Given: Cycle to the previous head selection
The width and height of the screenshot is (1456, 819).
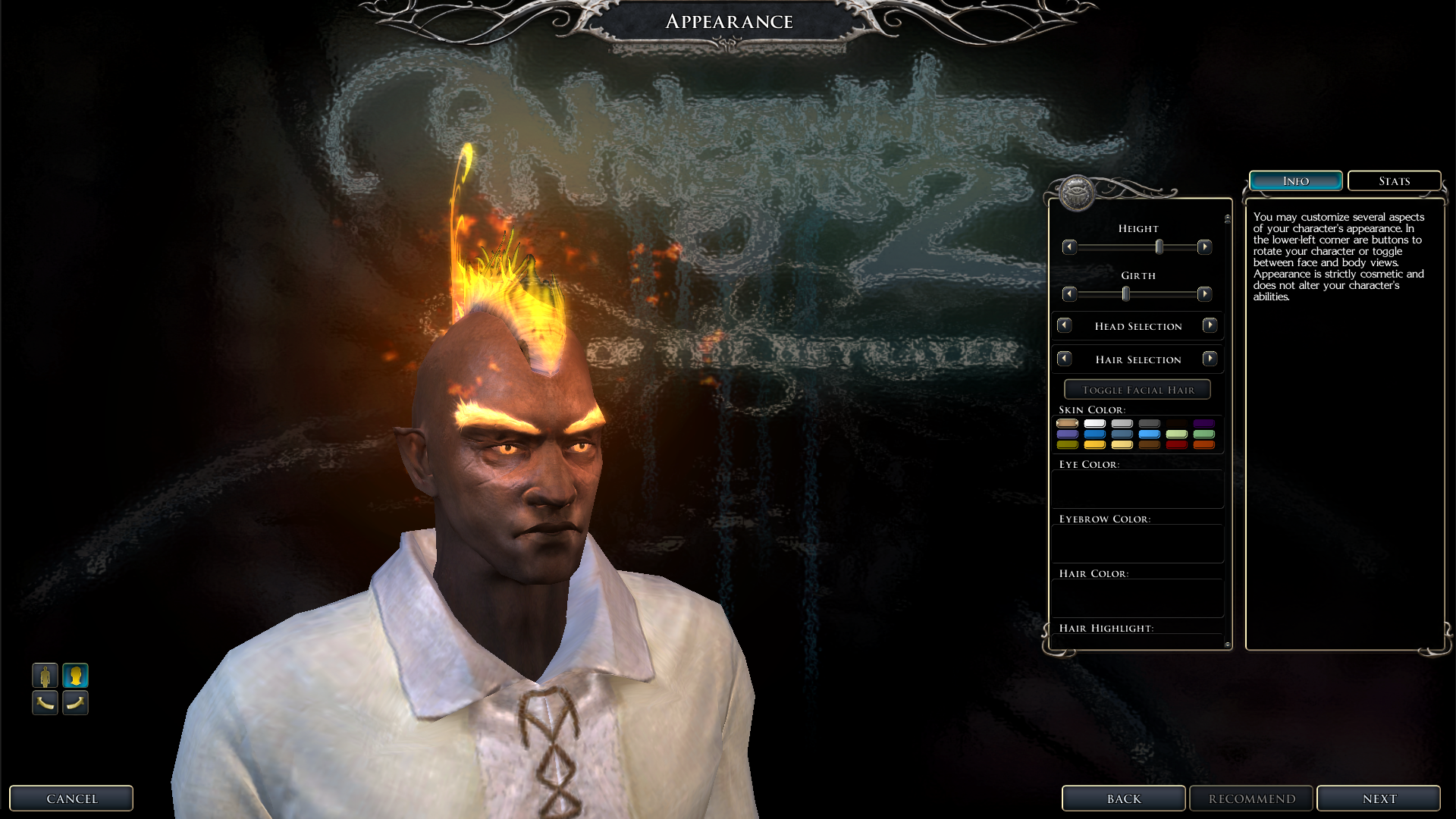Looking at the screenshot, I should (1065, 325).
